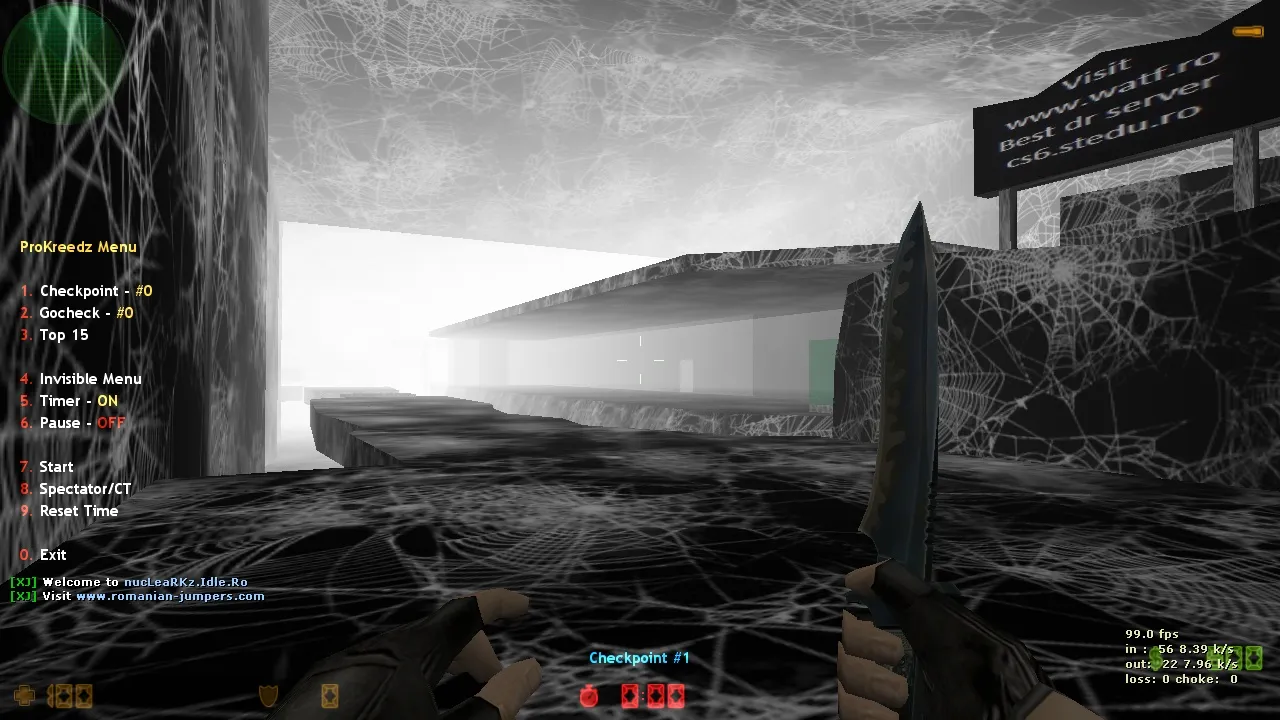Open the Invisible Menu option

click(x=90, y=378)
